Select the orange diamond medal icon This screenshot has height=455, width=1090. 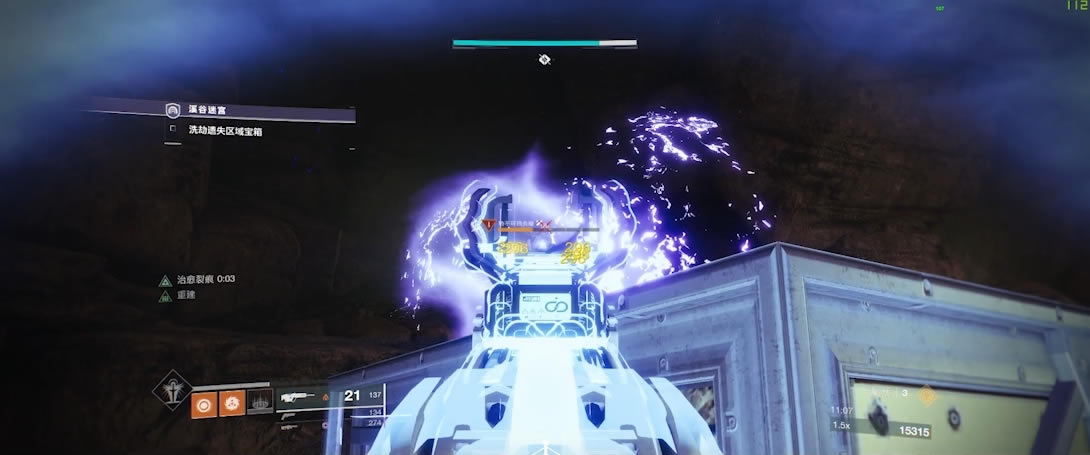(x=925, y=395)
